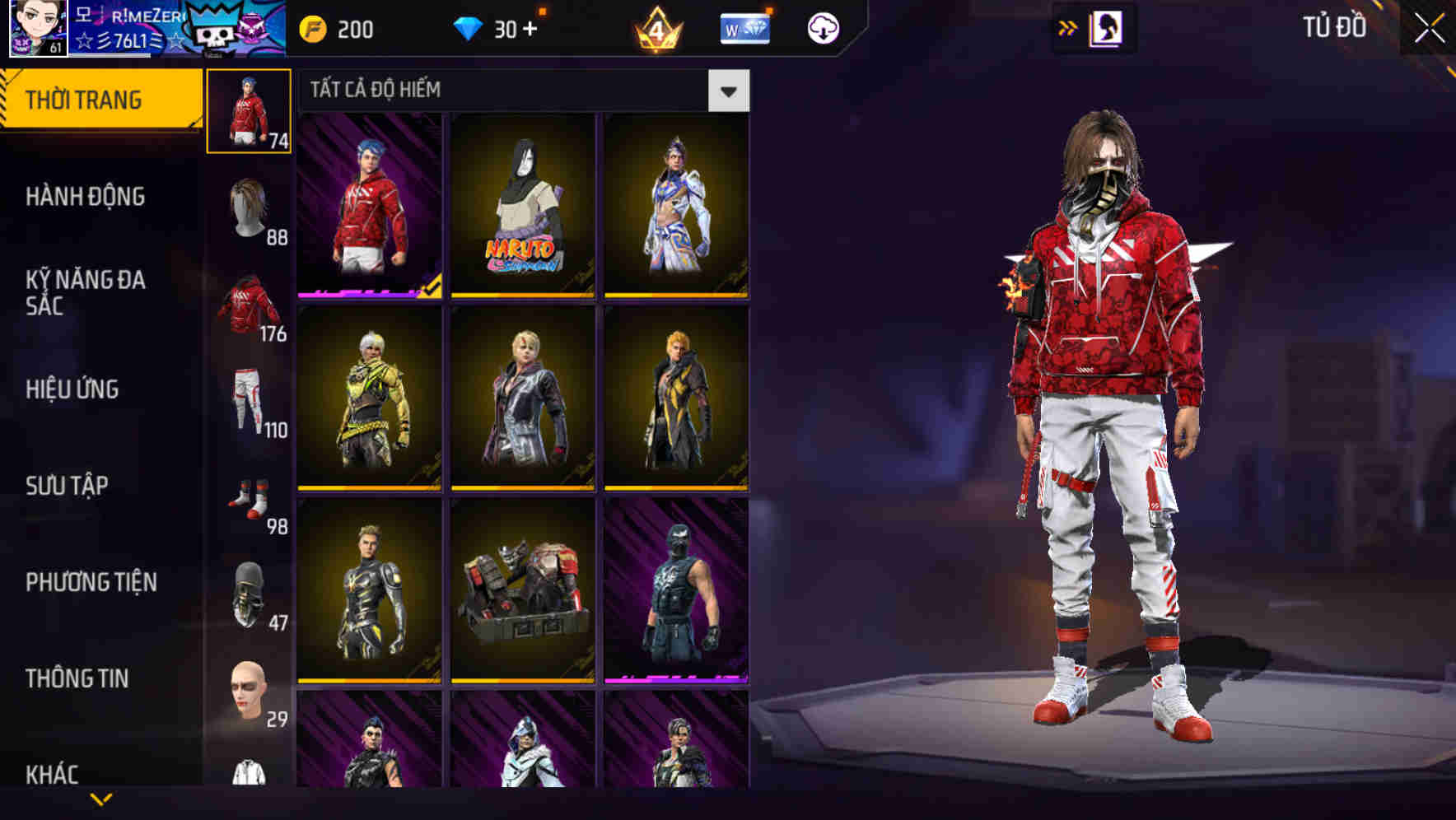The width and height of the screenshot is (1456, 820).
Task: Open the weekly membership diamond icon
Action: pos(744,27)
